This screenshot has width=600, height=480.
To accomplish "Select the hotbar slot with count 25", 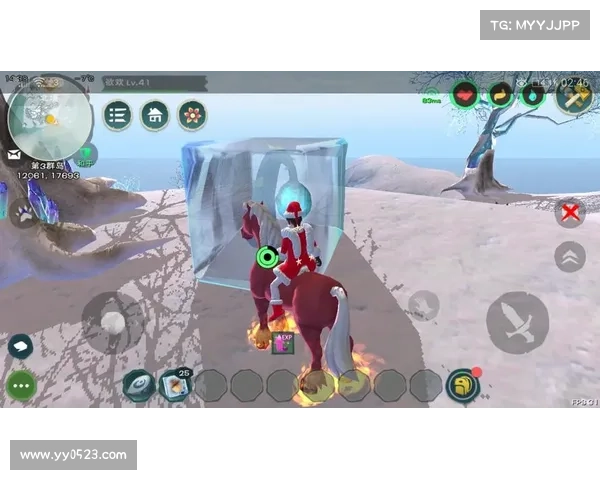I will click(174, 385).
